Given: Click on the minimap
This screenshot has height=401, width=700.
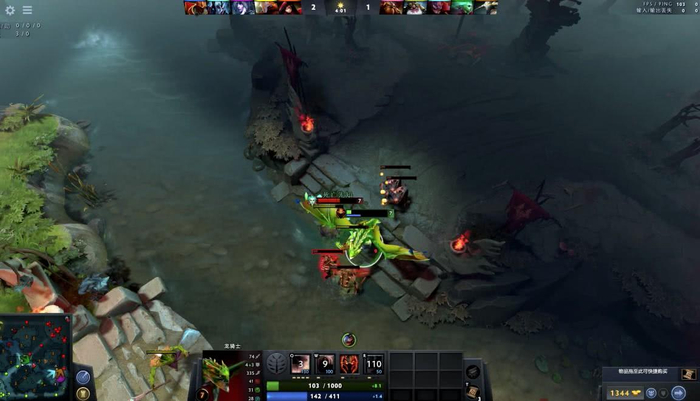Looking at the screenshot, I should click(35, 357).
